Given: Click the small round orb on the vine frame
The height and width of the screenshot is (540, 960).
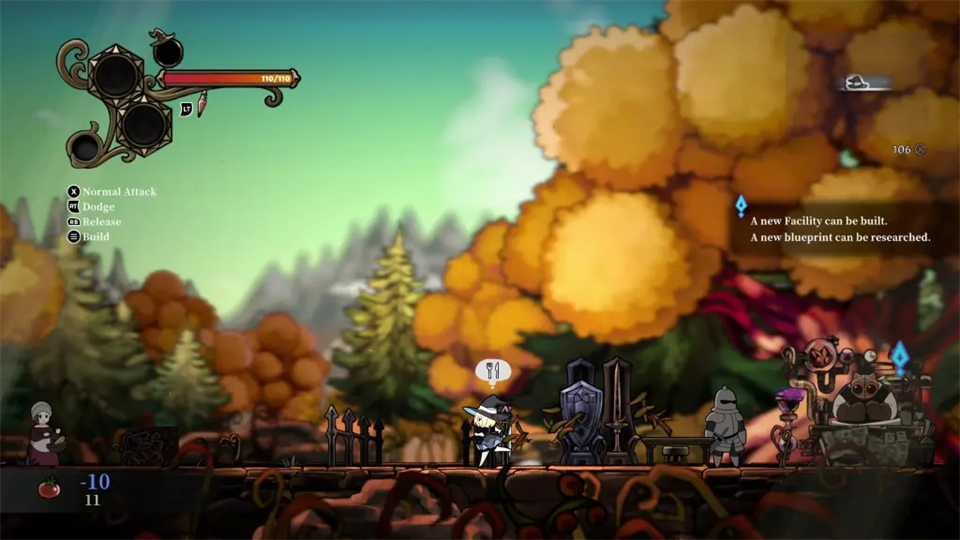Looking at the screenshot, I should point(86,148).
